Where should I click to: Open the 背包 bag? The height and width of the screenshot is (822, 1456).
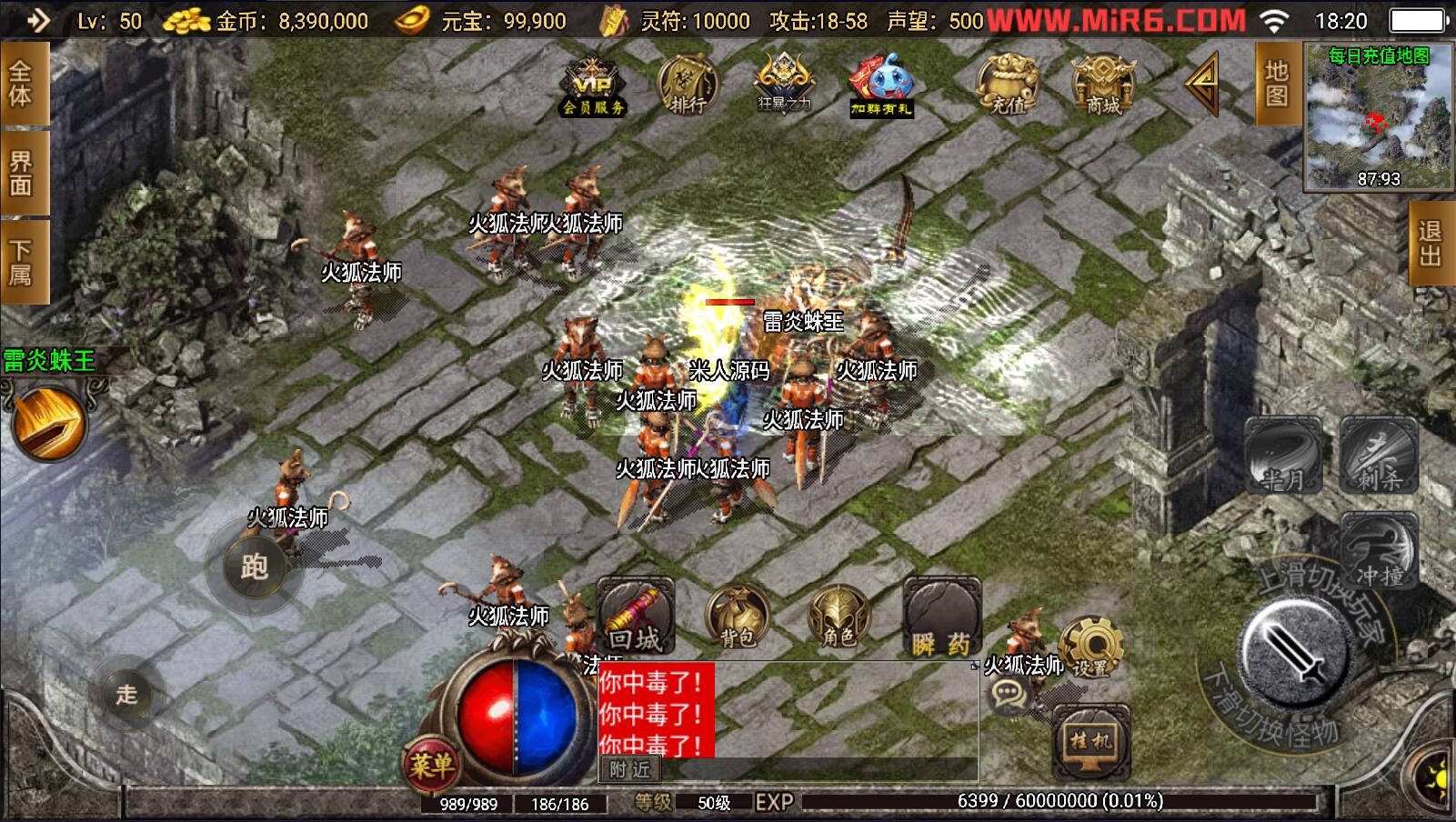[738, 617]
